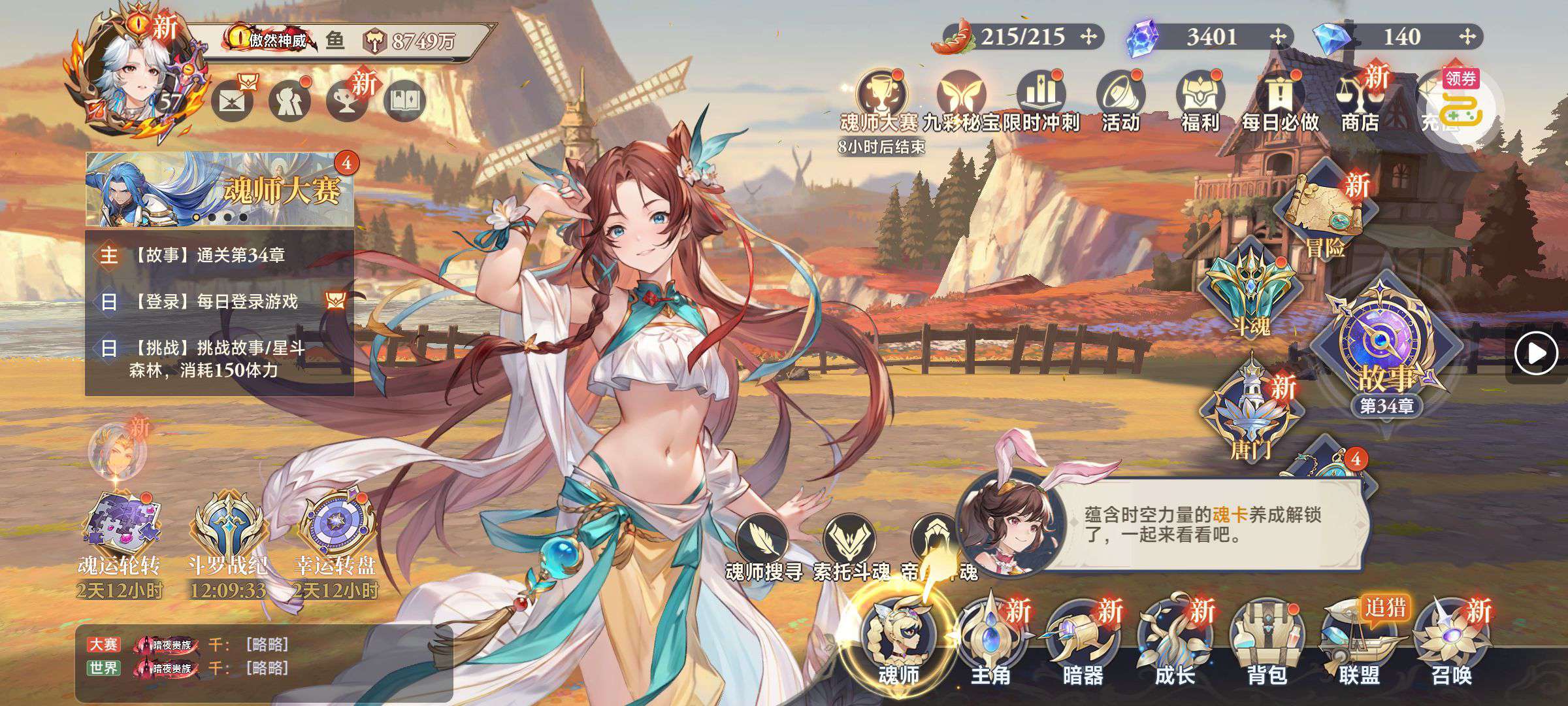Image resolution: width=1568 pixels, height=706 pixels.
Task: Show the 活动 events panel
Action: point(1120,101)
